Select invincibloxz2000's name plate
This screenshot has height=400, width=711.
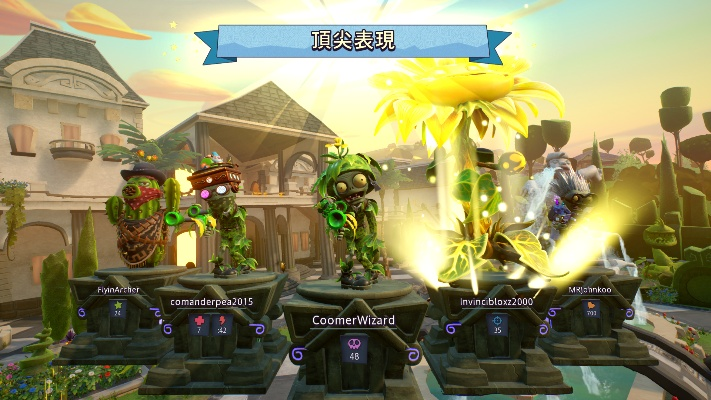497,300
